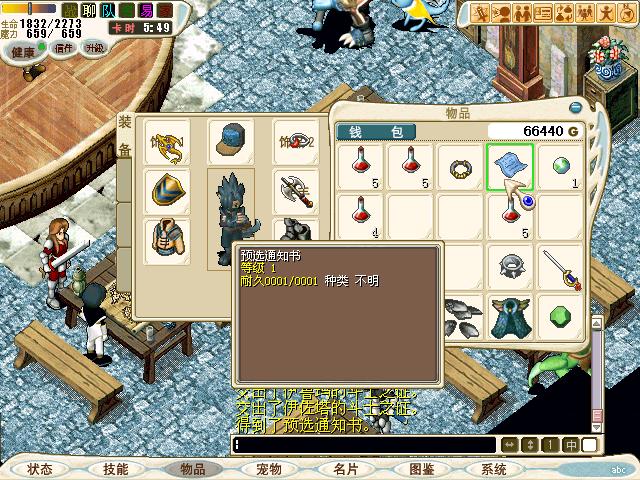This screenshot has height=480, width=640.
Task: Select the equipped shield slot
Action: point(166,190)
